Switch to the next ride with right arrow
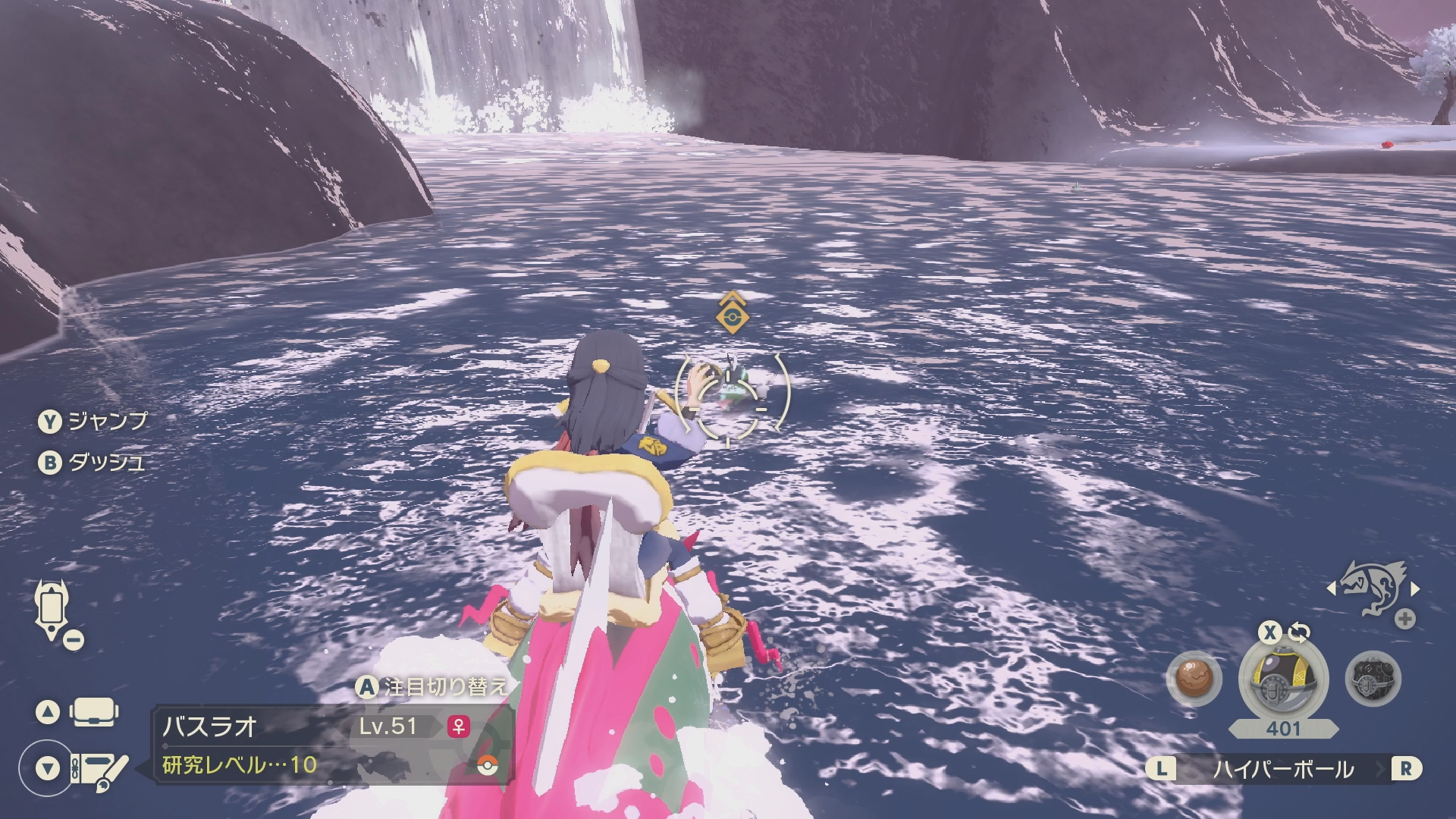 [x=1416, y=588]
